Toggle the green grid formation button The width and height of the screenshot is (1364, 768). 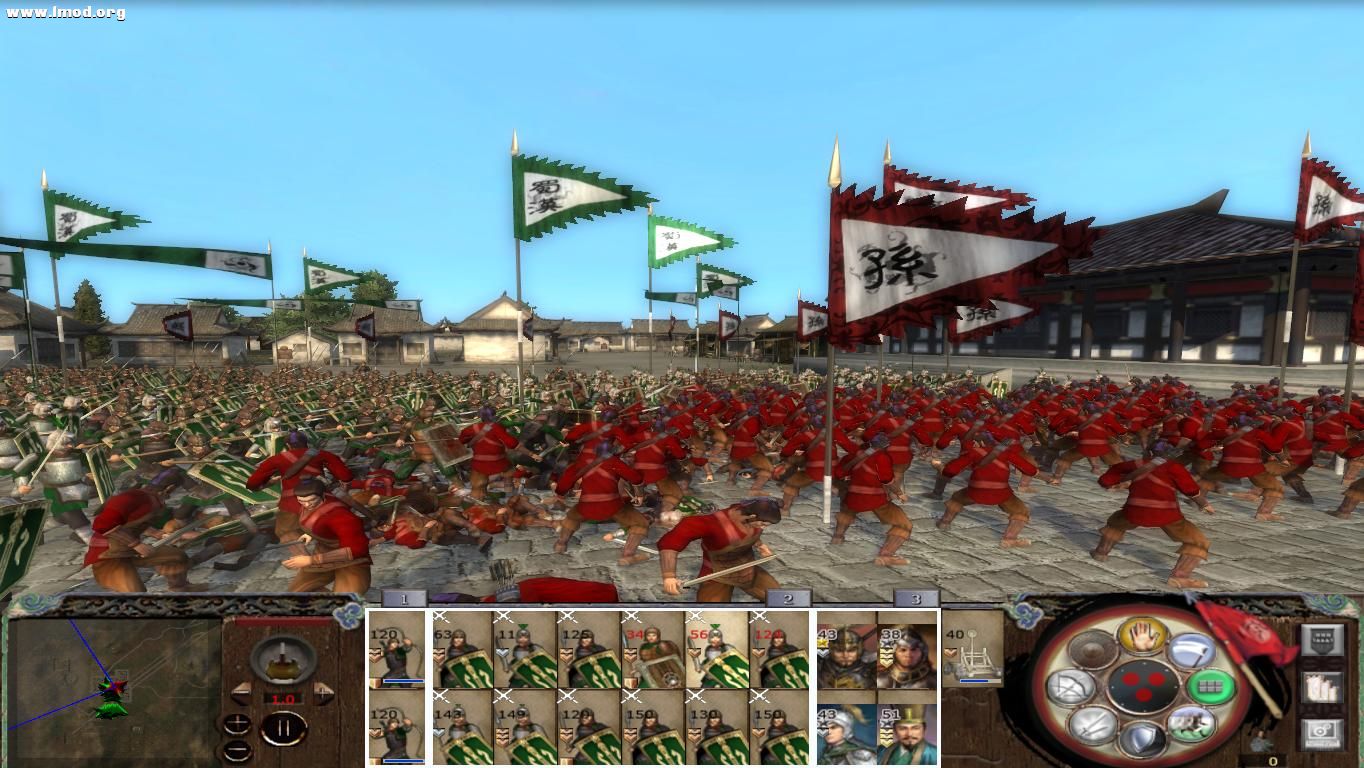(1210, 687)
